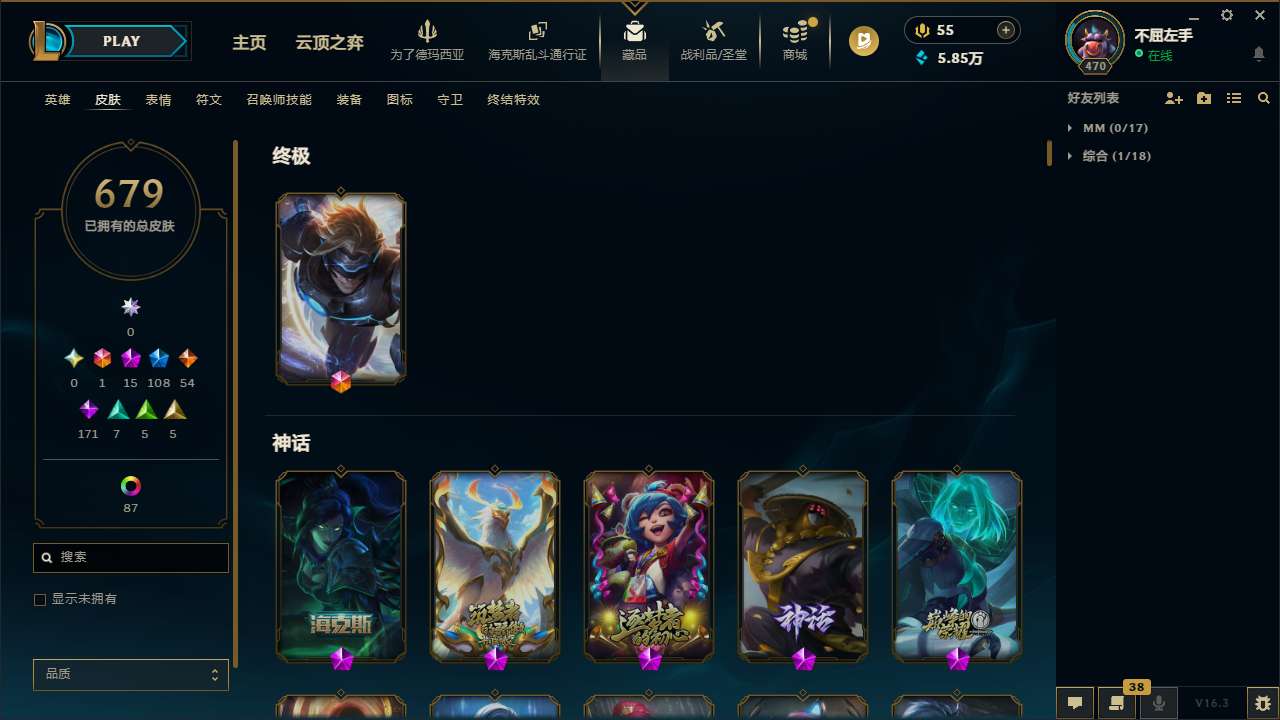Click the add friend icon
The width and height of the screenshot is (1280, 720).
(1173, 98)
